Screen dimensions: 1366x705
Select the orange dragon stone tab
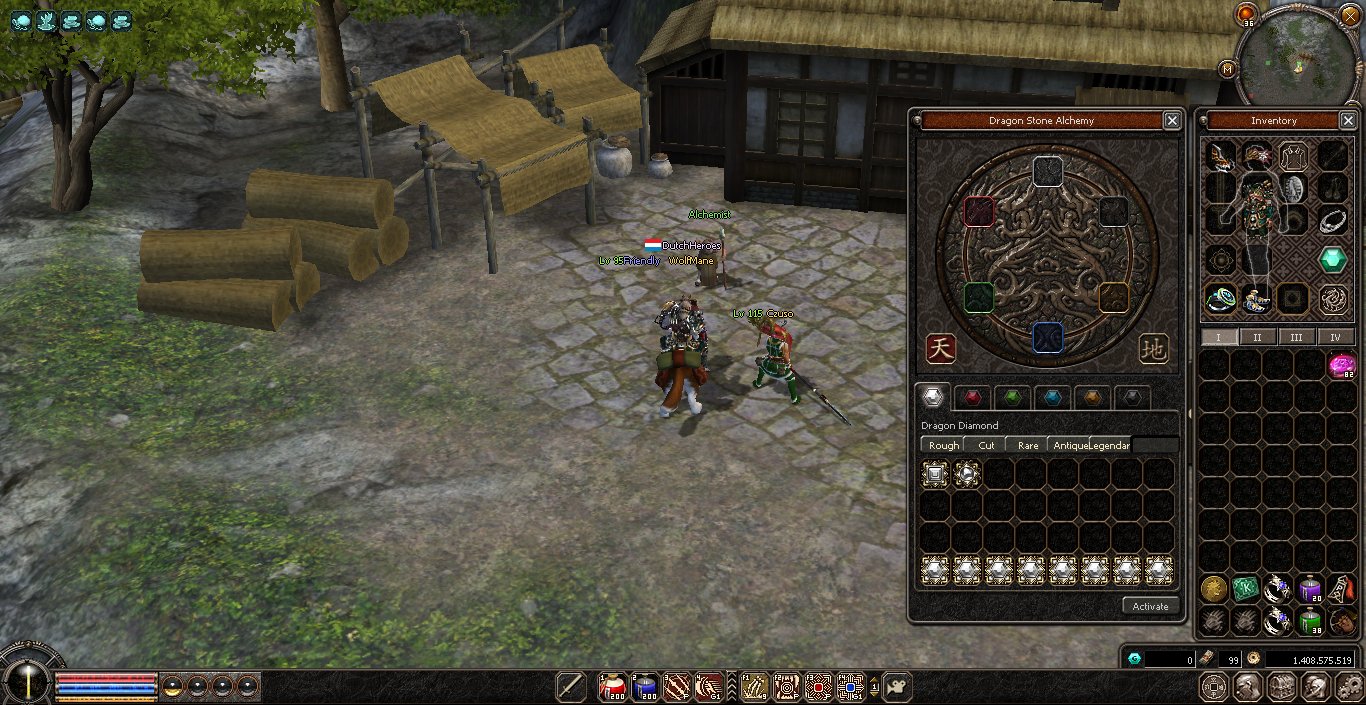pos(1092,397)
